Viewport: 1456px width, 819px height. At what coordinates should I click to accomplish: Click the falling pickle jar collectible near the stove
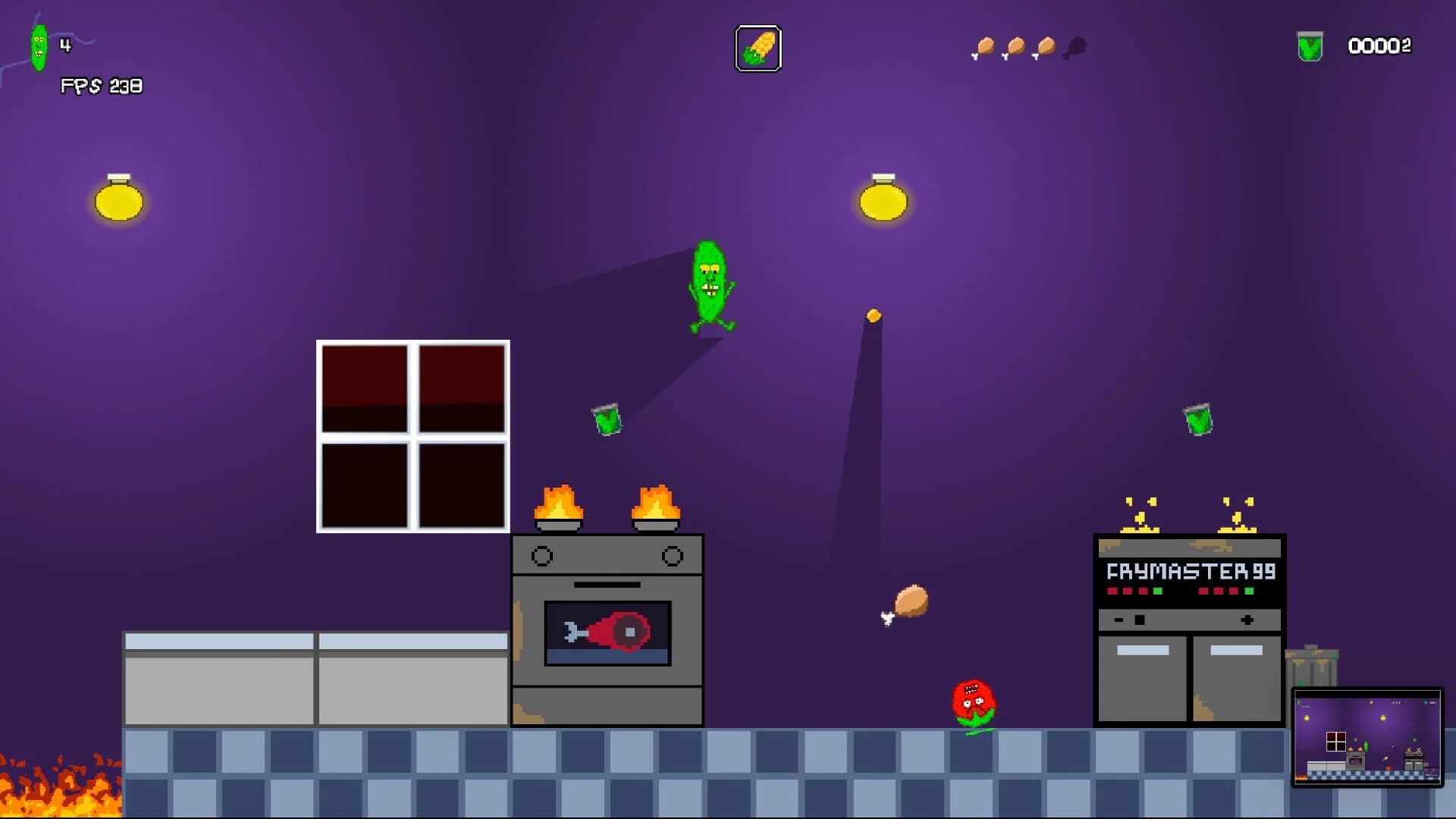tap(607, 420)
